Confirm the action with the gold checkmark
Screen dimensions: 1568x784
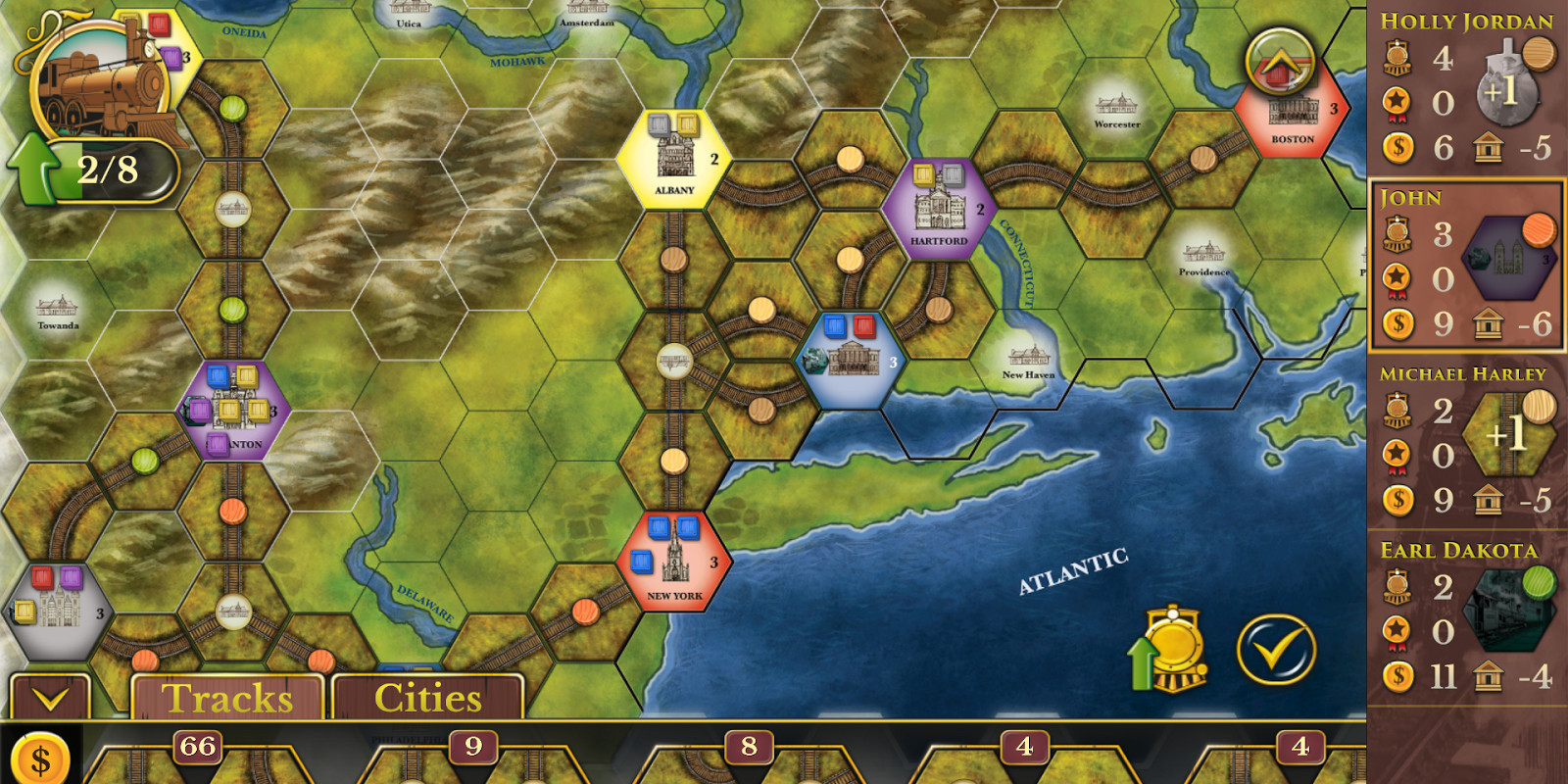point(1276,649)
